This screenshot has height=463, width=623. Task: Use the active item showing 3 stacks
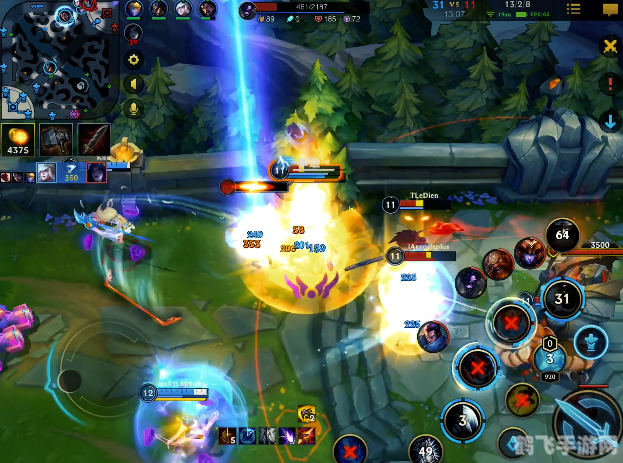548,357
